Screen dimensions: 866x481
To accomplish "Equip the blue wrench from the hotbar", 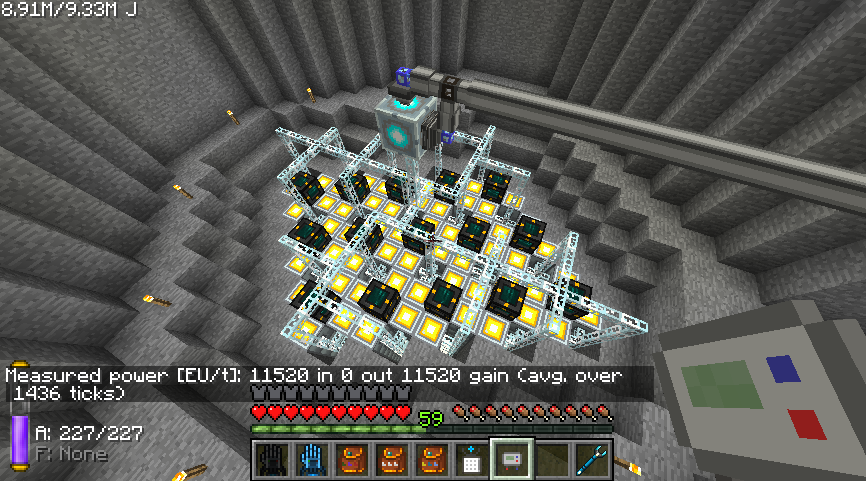I will [x=591, y=459].
